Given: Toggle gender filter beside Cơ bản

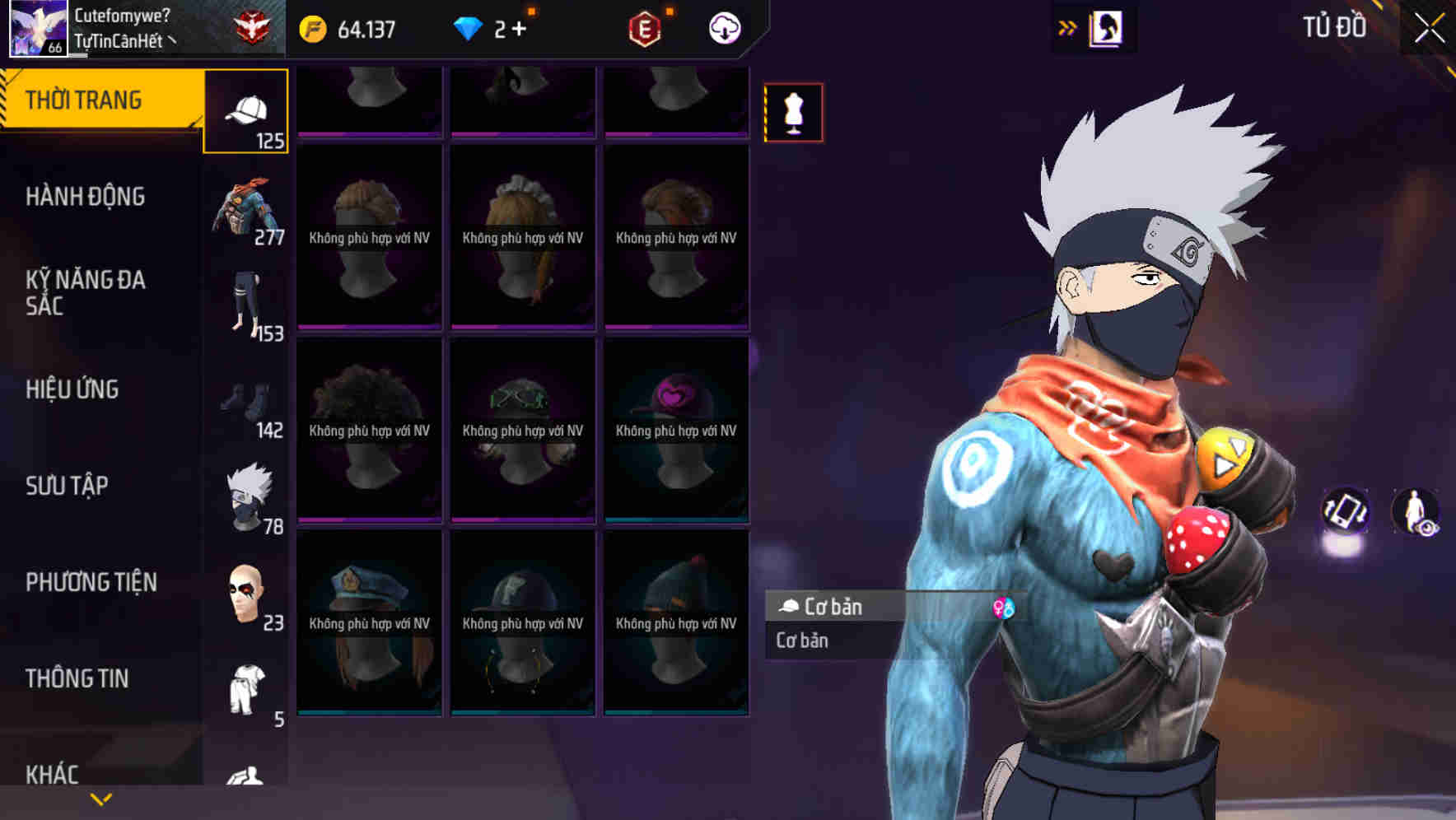Looking at the screenshot, I should coord(1005,609).
